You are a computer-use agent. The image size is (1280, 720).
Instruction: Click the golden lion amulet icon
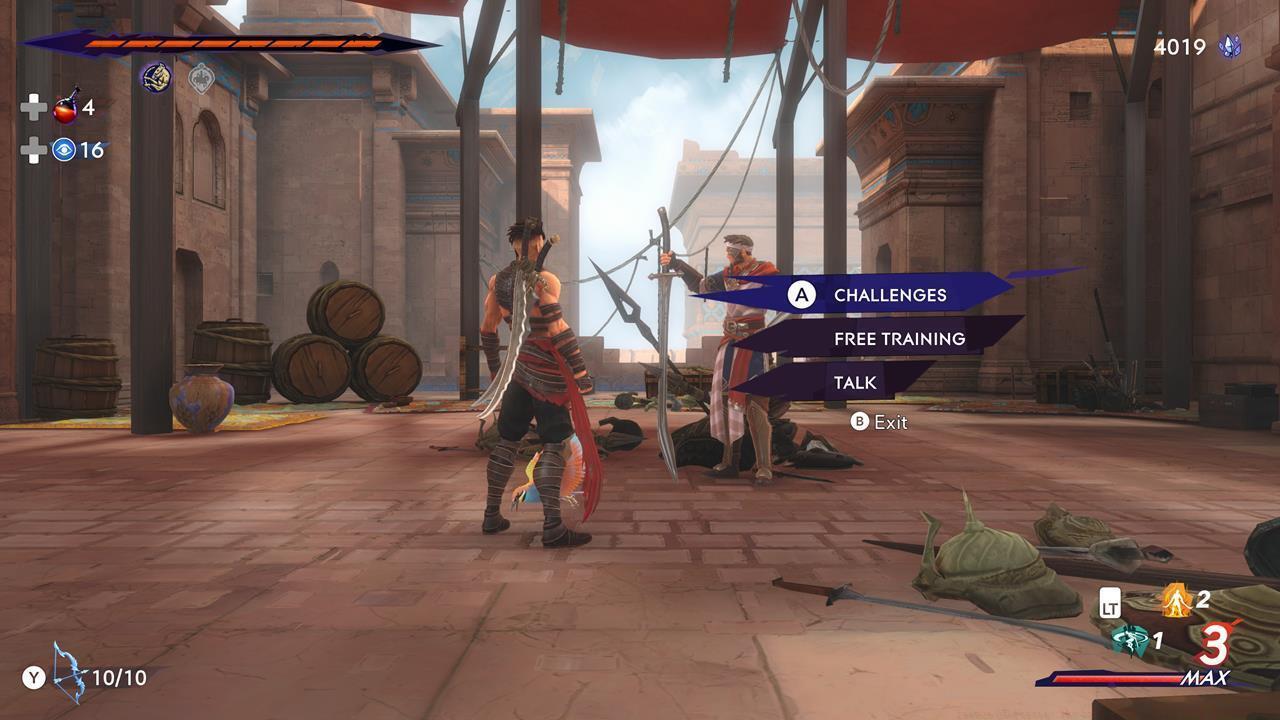(x=155, y=78)
